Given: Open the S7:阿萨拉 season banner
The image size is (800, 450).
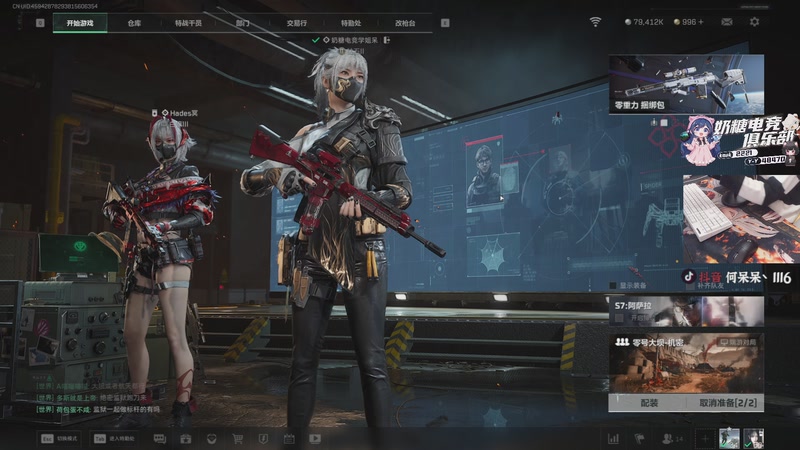Looking at the screenshot, I should 686,311.
